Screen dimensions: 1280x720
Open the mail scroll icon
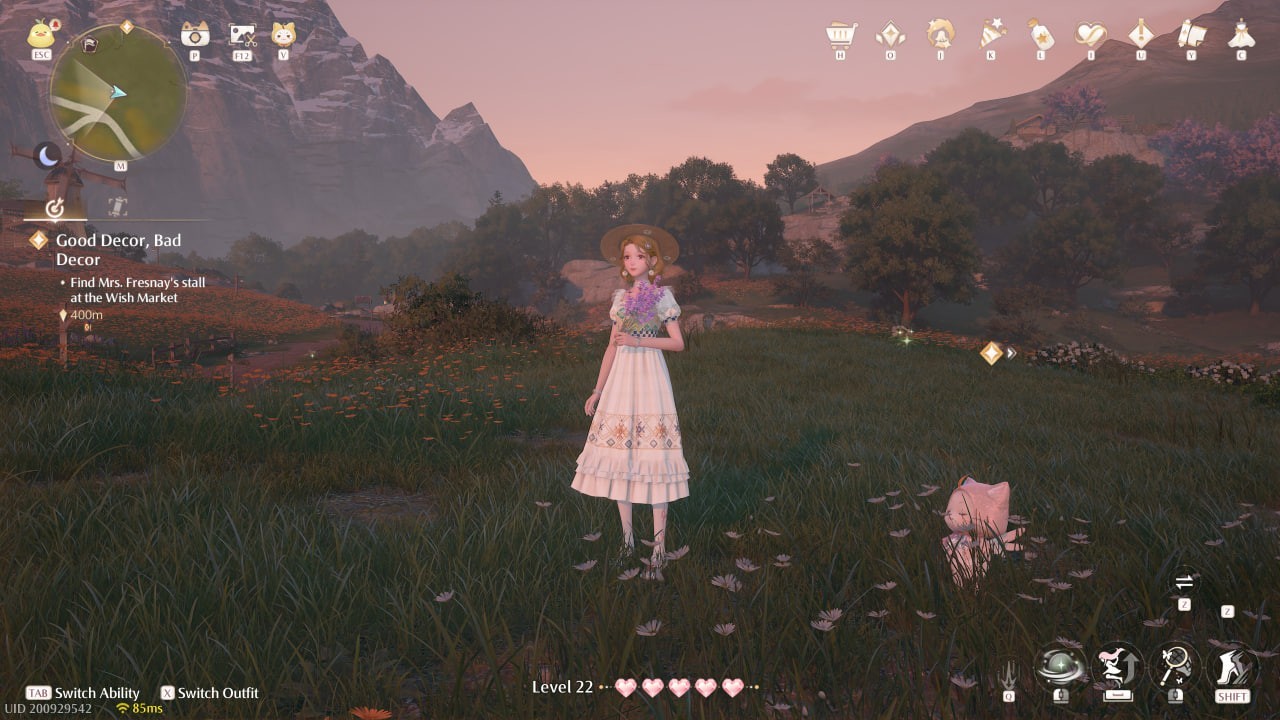[x=1190, y=35]
